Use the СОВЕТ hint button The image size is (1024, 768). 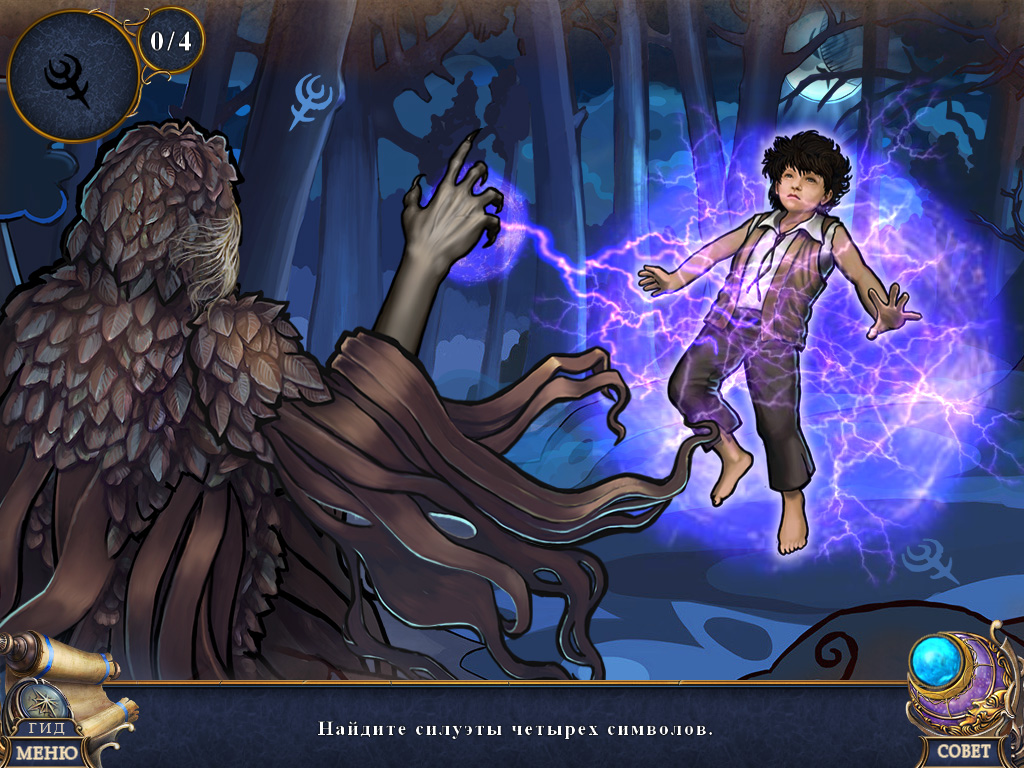click(964, 750)
